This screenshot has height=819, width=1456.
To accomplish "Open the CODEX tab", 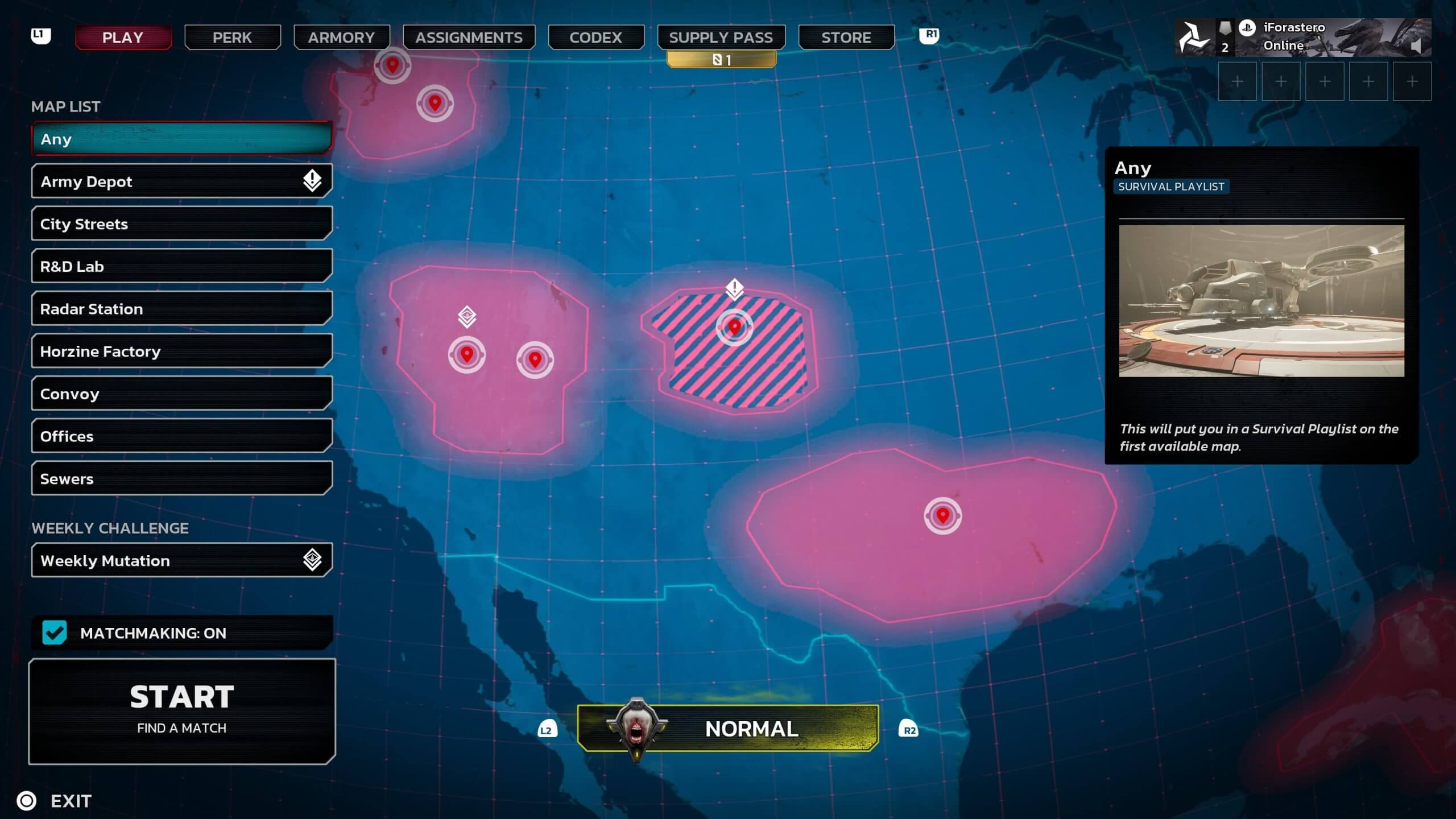I will click(x=595, y=38).
